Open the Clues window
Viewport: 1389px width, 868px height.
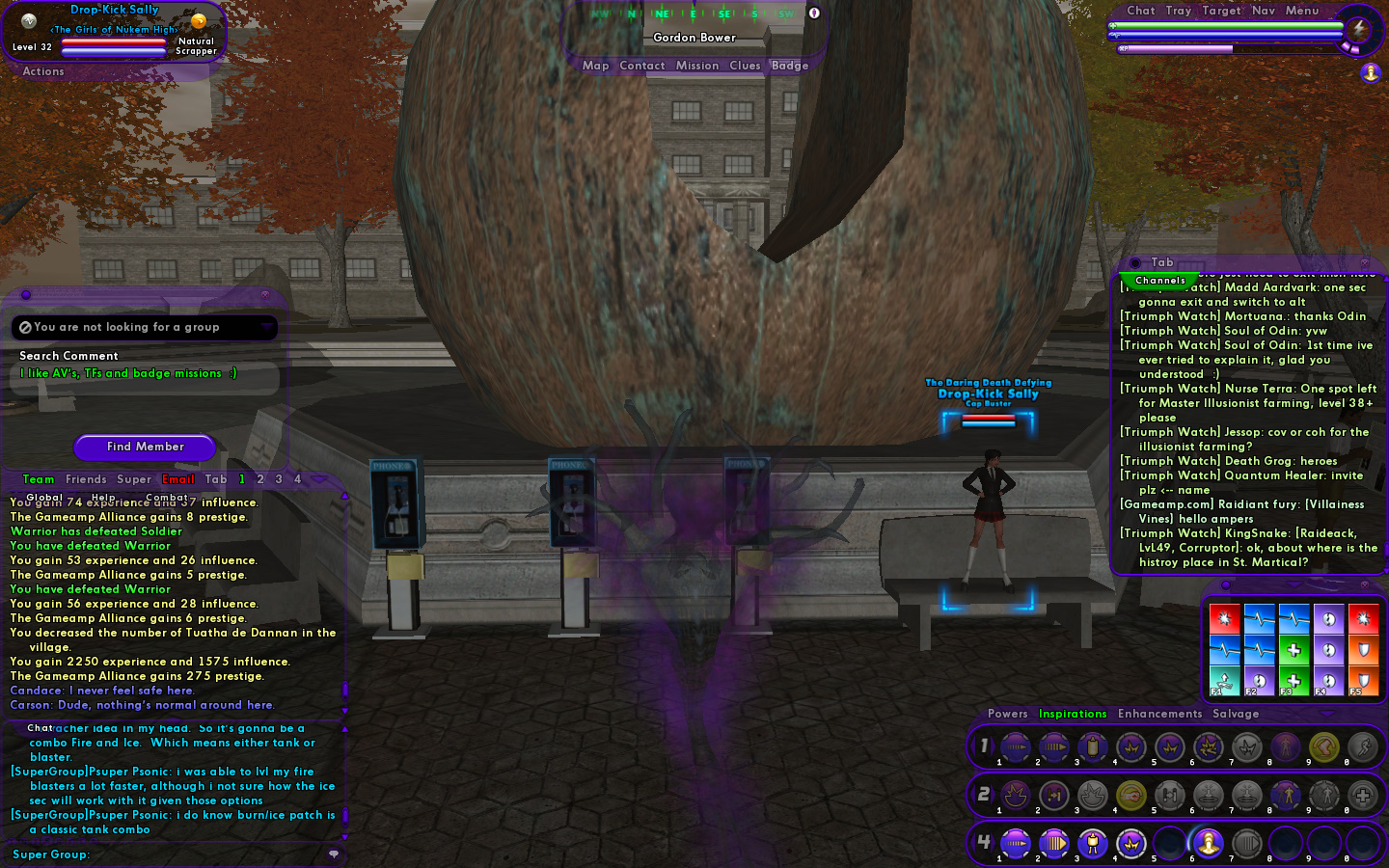point(745,66)
